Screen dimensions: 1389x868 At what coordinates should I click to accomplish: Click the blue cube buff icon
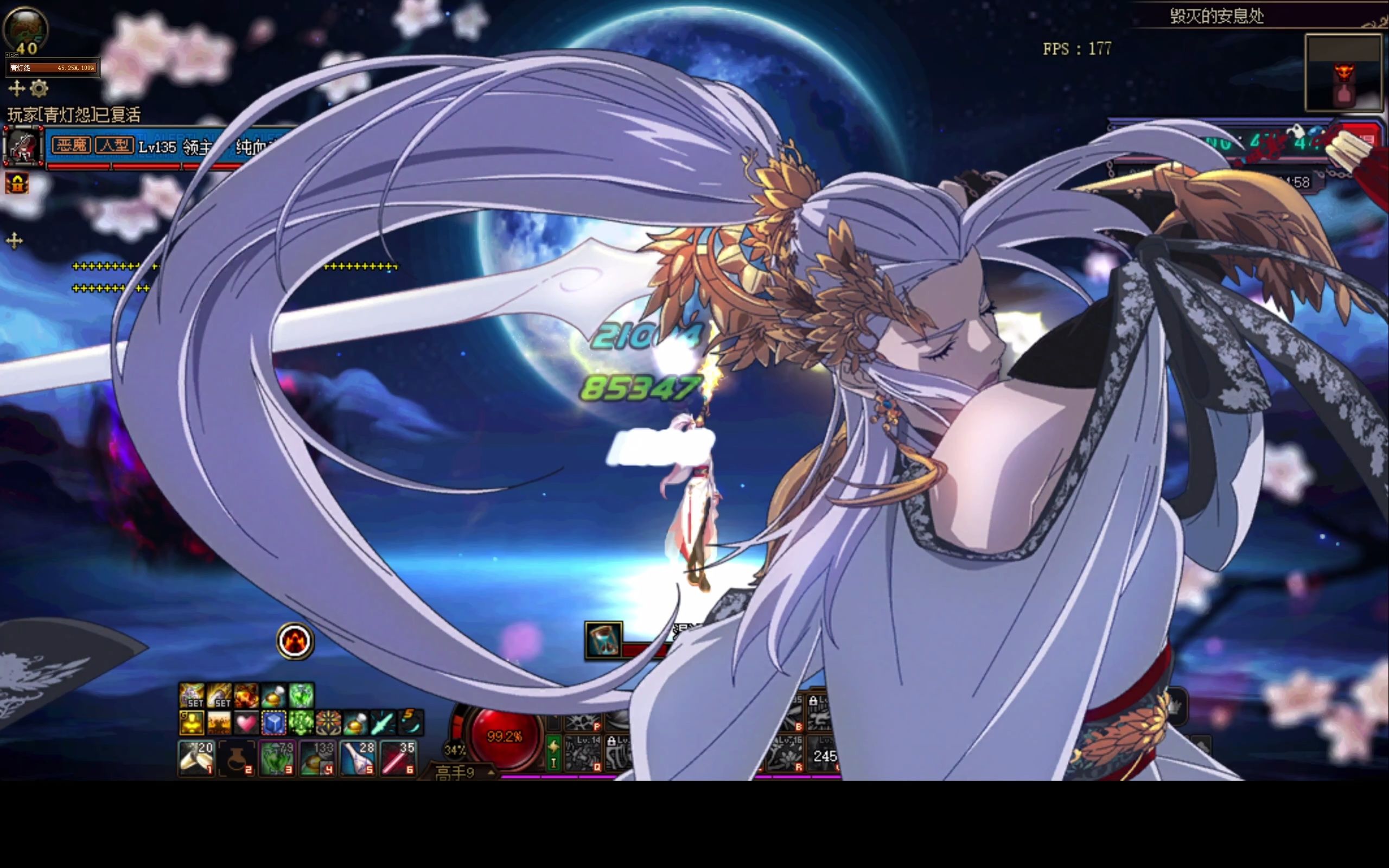274,722
